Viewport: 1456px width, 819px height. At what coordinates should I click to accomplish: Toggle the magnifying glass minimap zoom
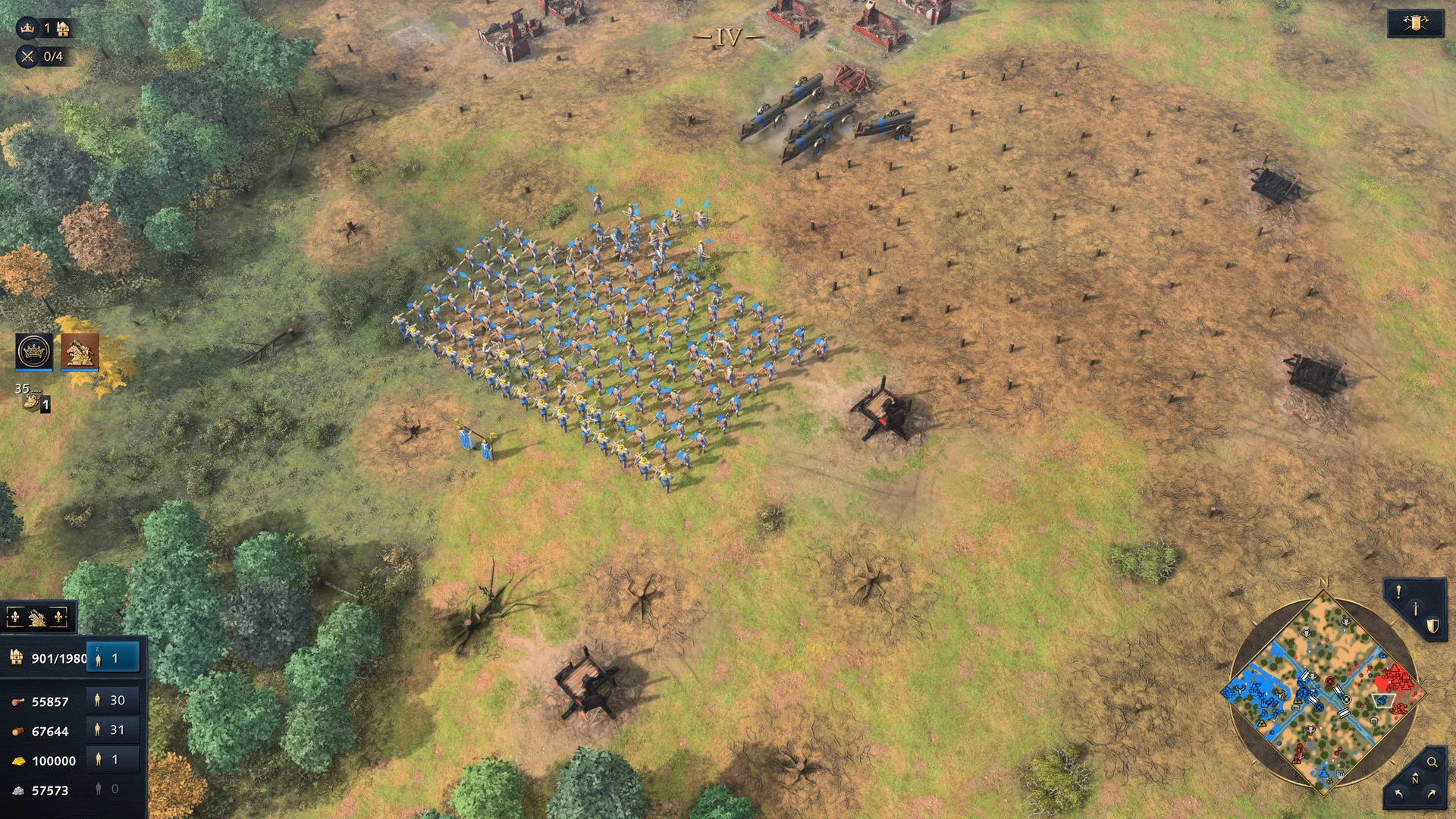tap(1432, 762)
